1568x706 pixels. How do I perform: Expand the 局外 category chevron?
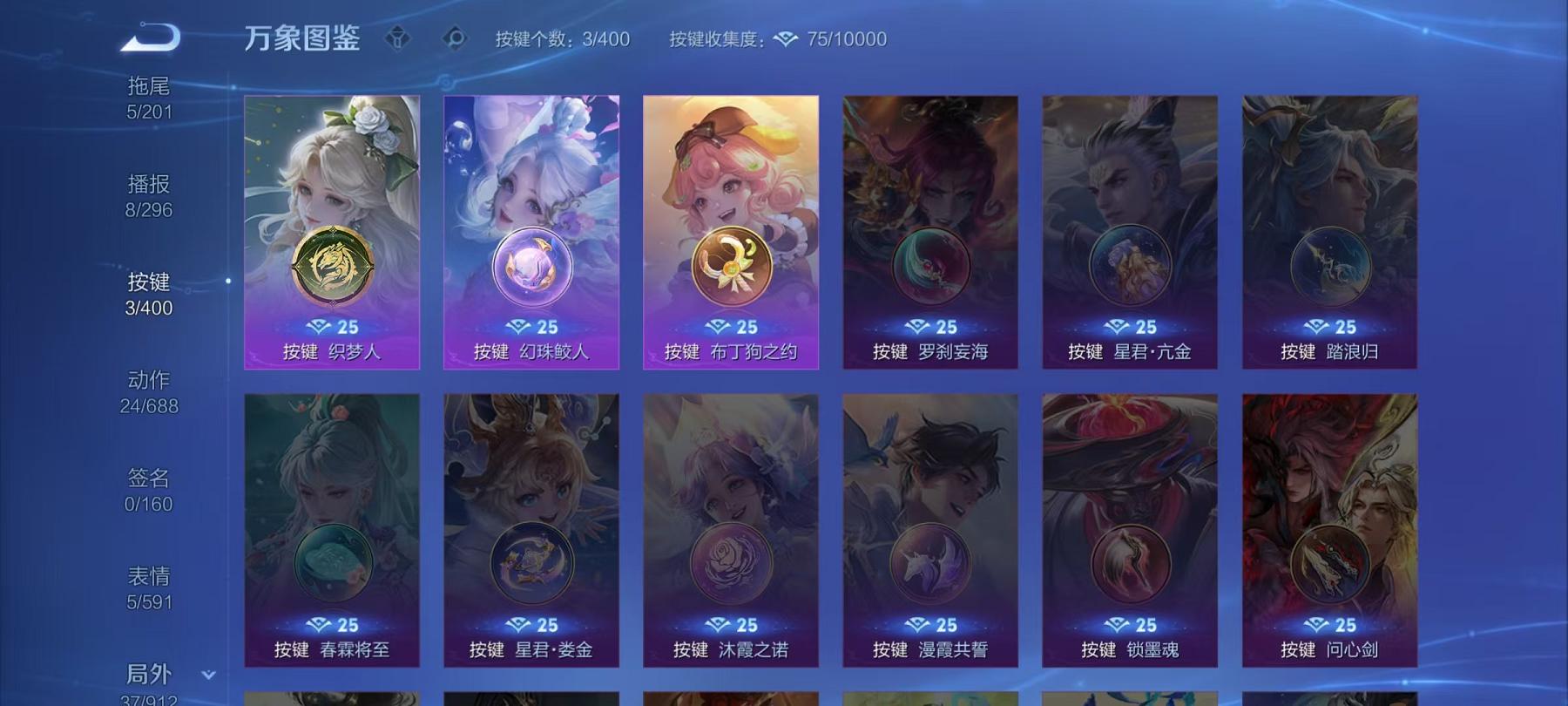(x=206, y=674)
